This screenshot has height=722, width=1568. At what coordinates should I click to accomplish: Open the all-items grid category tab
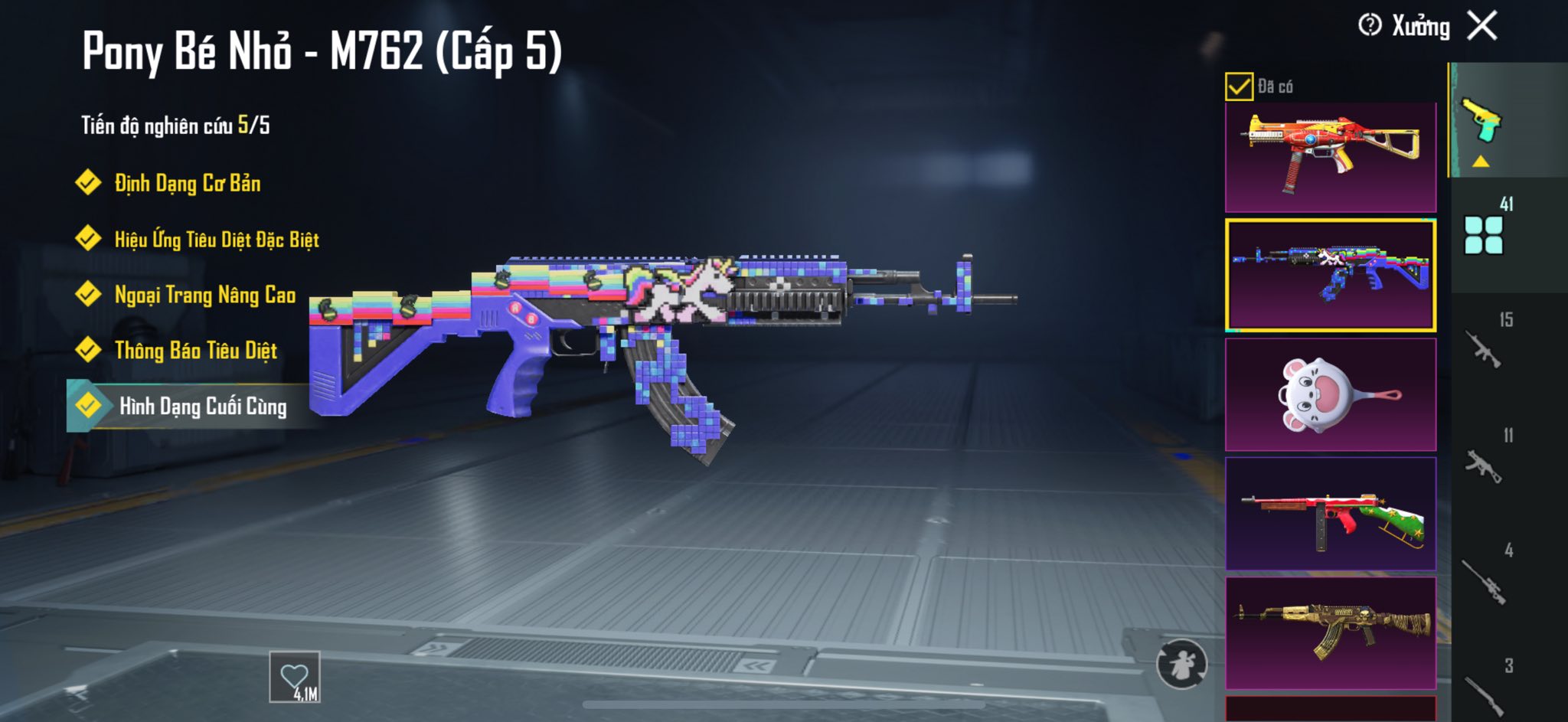click(x=1484, y=234)
